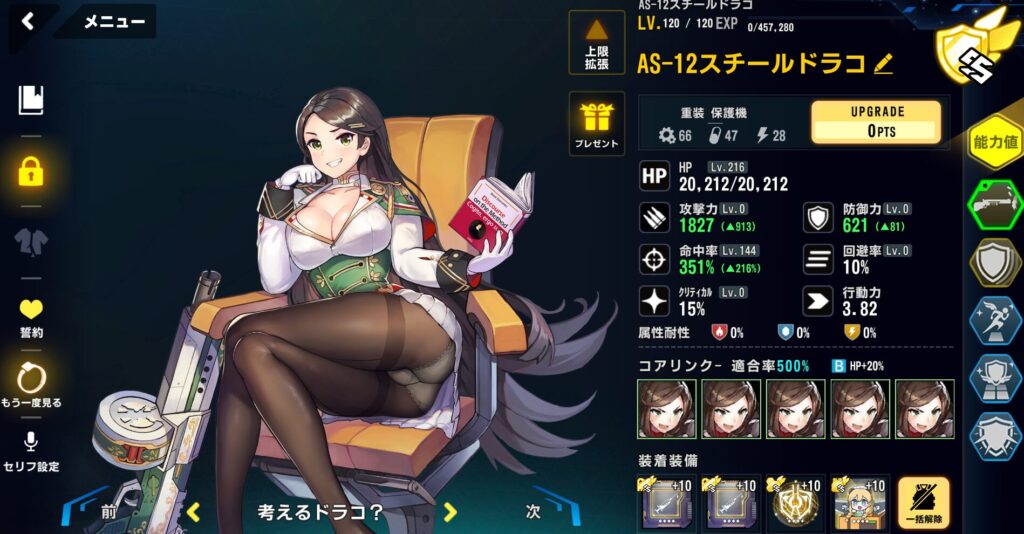The image size is (1024, 534).
Task: Select the running figure hexagon tab
Action: (x=996, y=320)
